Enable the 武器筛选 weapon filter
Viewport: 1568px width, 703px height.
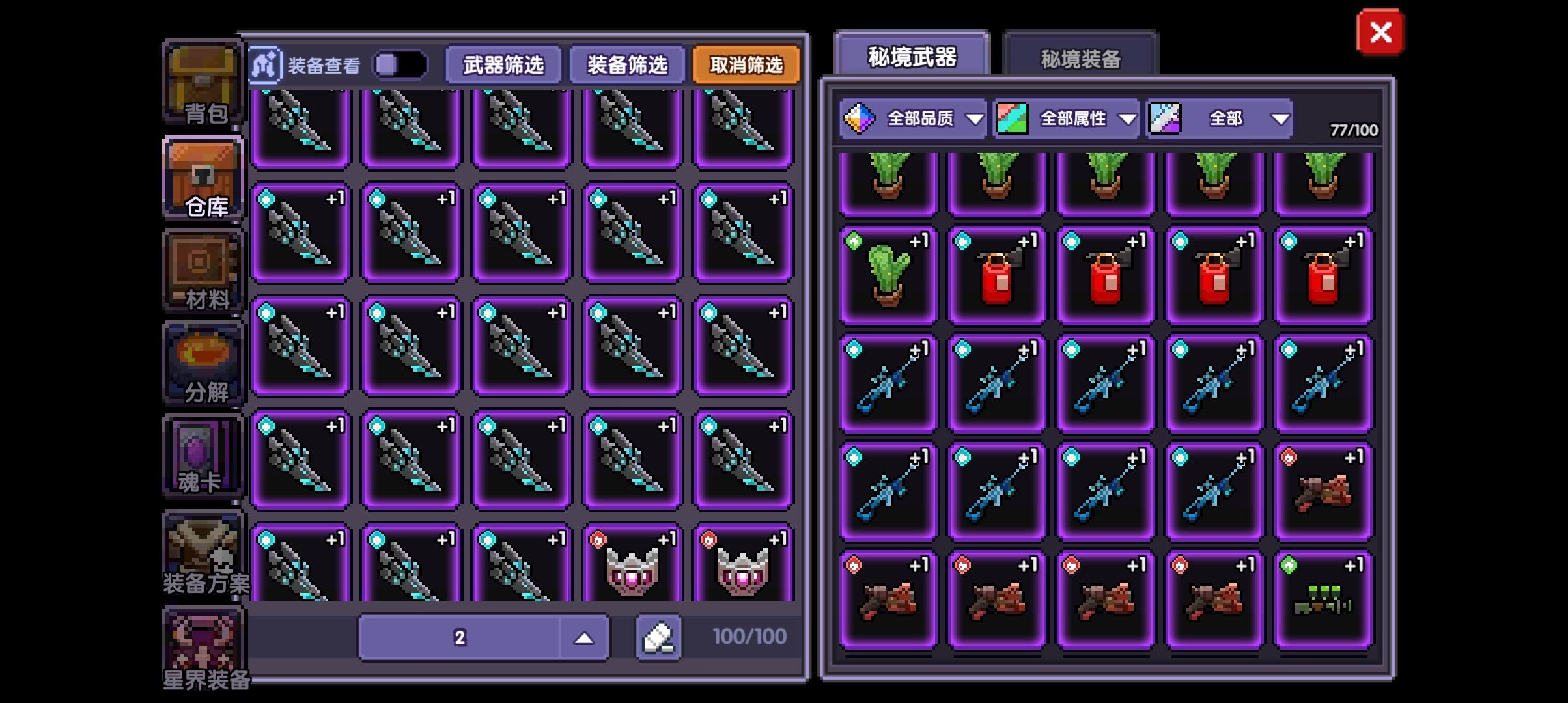[501, 65]
